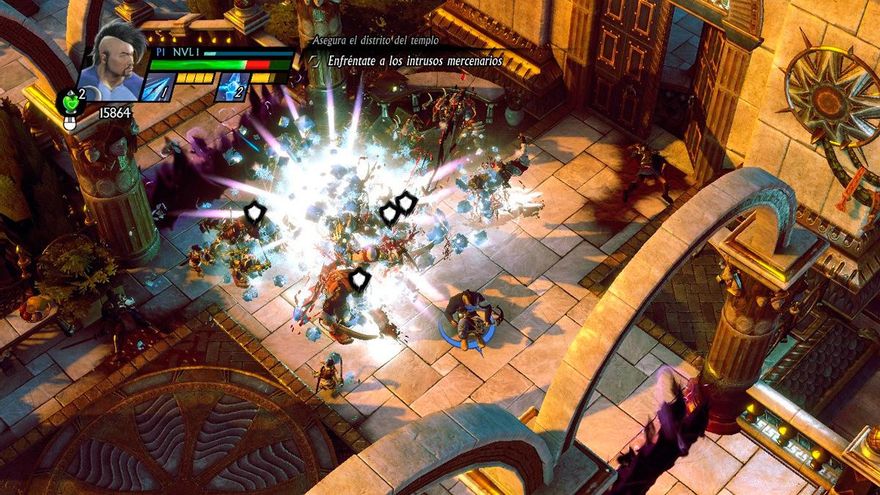Use the green heart health potion
The image size is (880, 495).
(x=69, y=101)
